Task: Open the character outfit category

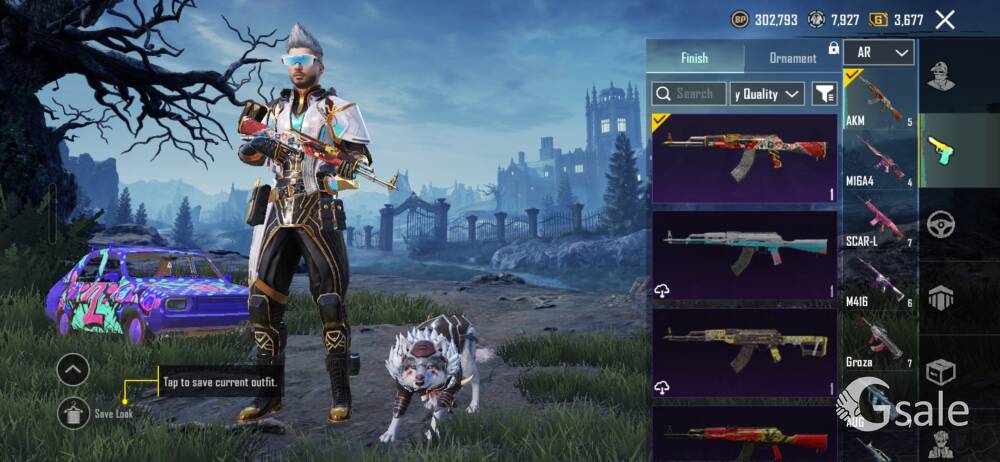Action: [x=940, y=76]
